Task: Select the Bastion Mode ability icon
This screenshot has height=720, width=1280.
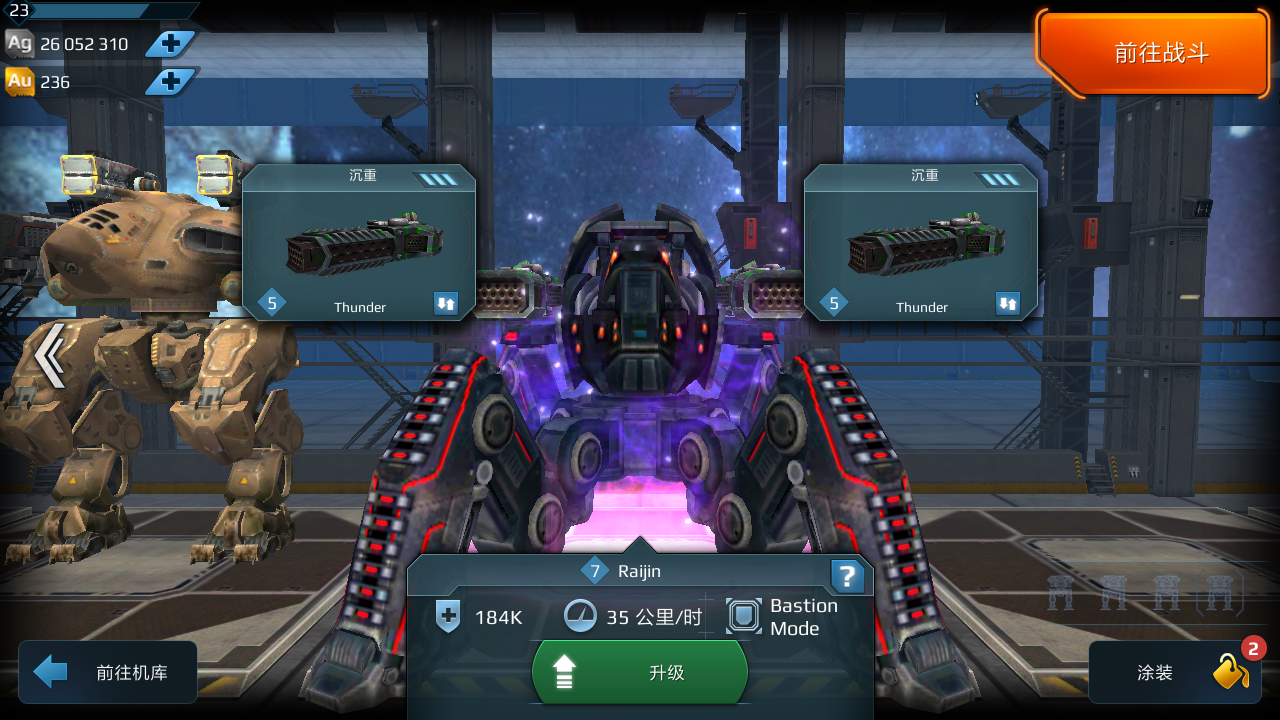Action: tap(742, 614)
